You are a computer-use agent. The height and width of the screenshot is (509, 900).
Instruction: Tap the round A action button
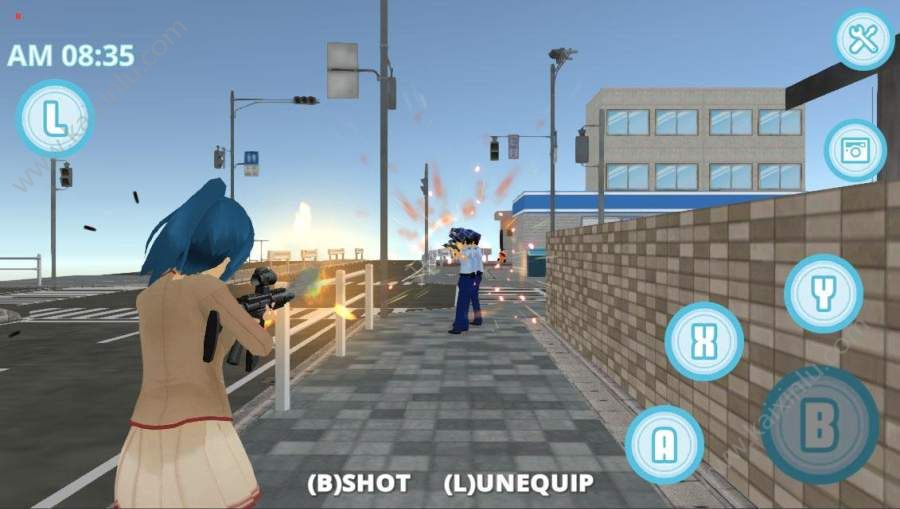(x=664, y=444)
